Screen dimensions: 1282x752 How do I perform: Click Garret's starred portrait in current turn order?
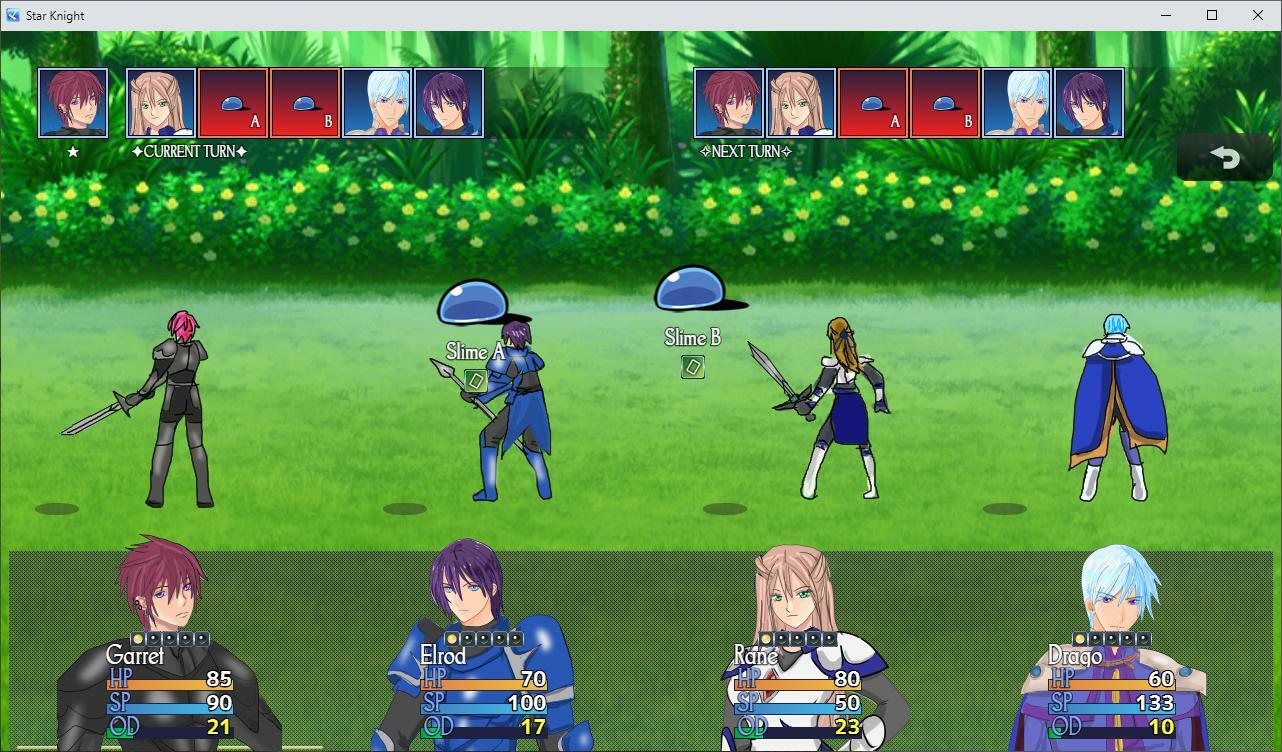coord(73,103)
